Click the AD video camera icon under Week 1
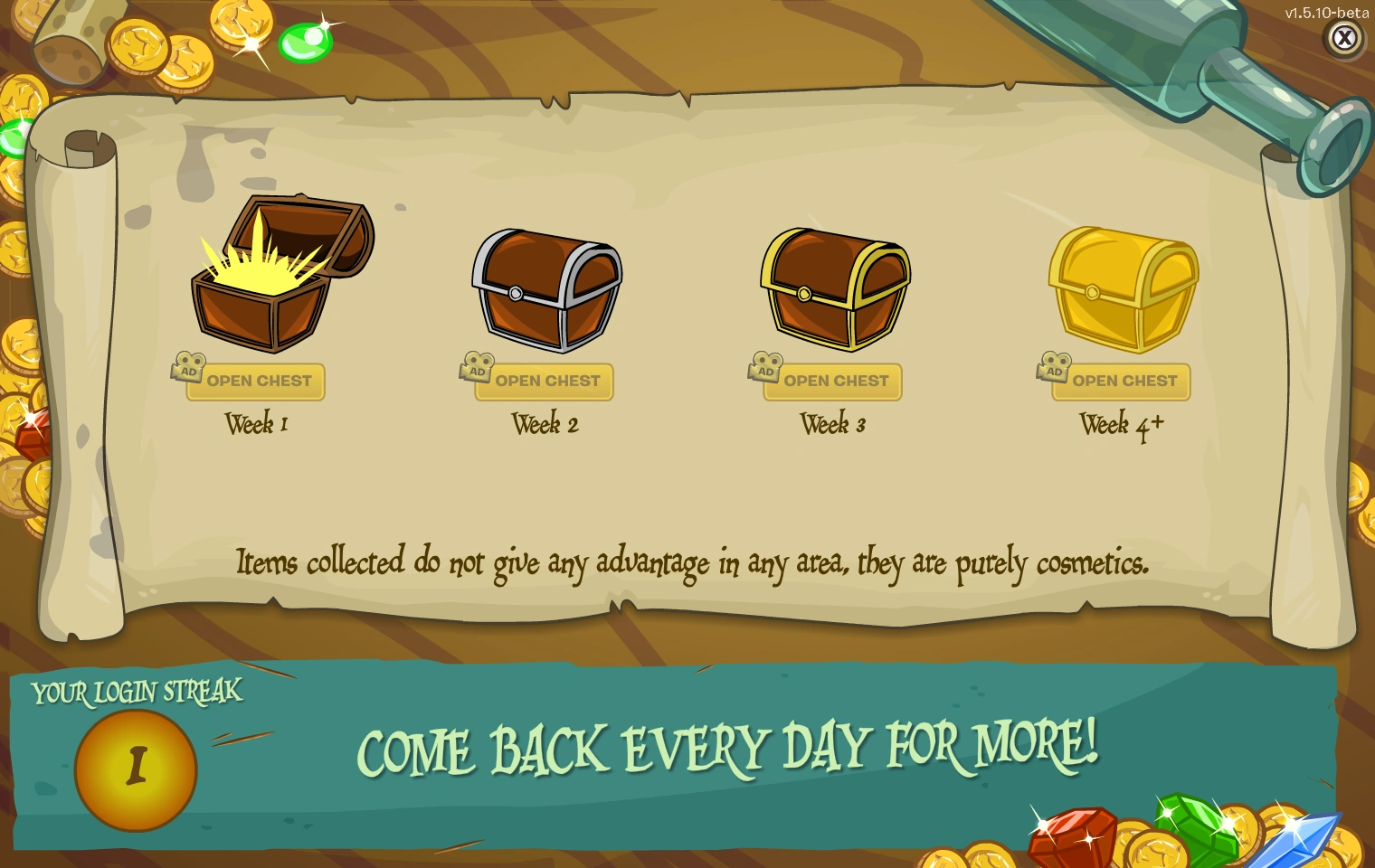The height and width of the screenshot is (868, 1375). click(188, 371)
